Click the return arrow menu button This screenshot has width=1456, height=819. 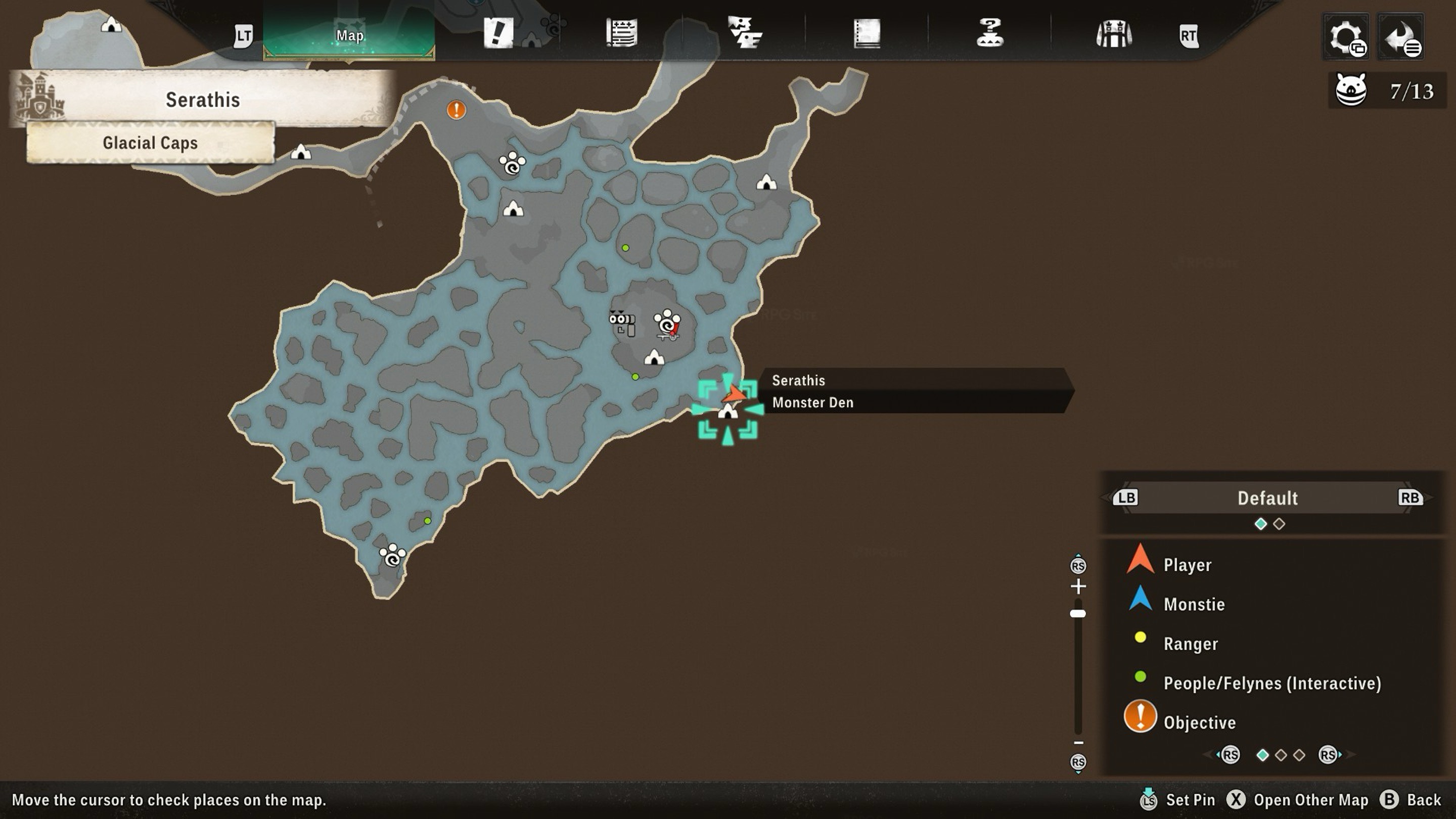pyautogui.click(x=1400, y=37)
